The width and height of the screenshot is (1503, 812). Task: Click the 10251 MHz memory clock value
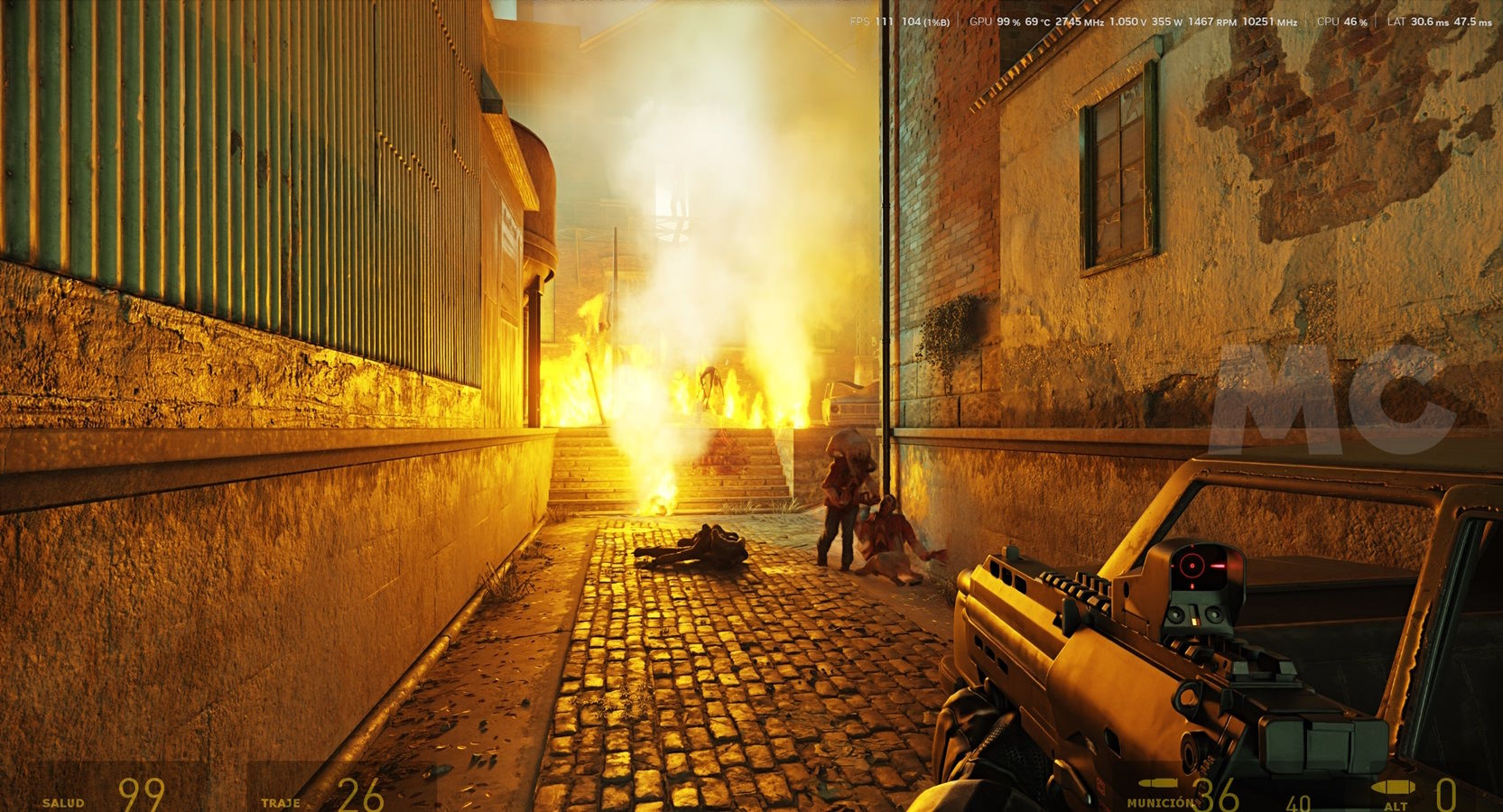pos(1268,19)
